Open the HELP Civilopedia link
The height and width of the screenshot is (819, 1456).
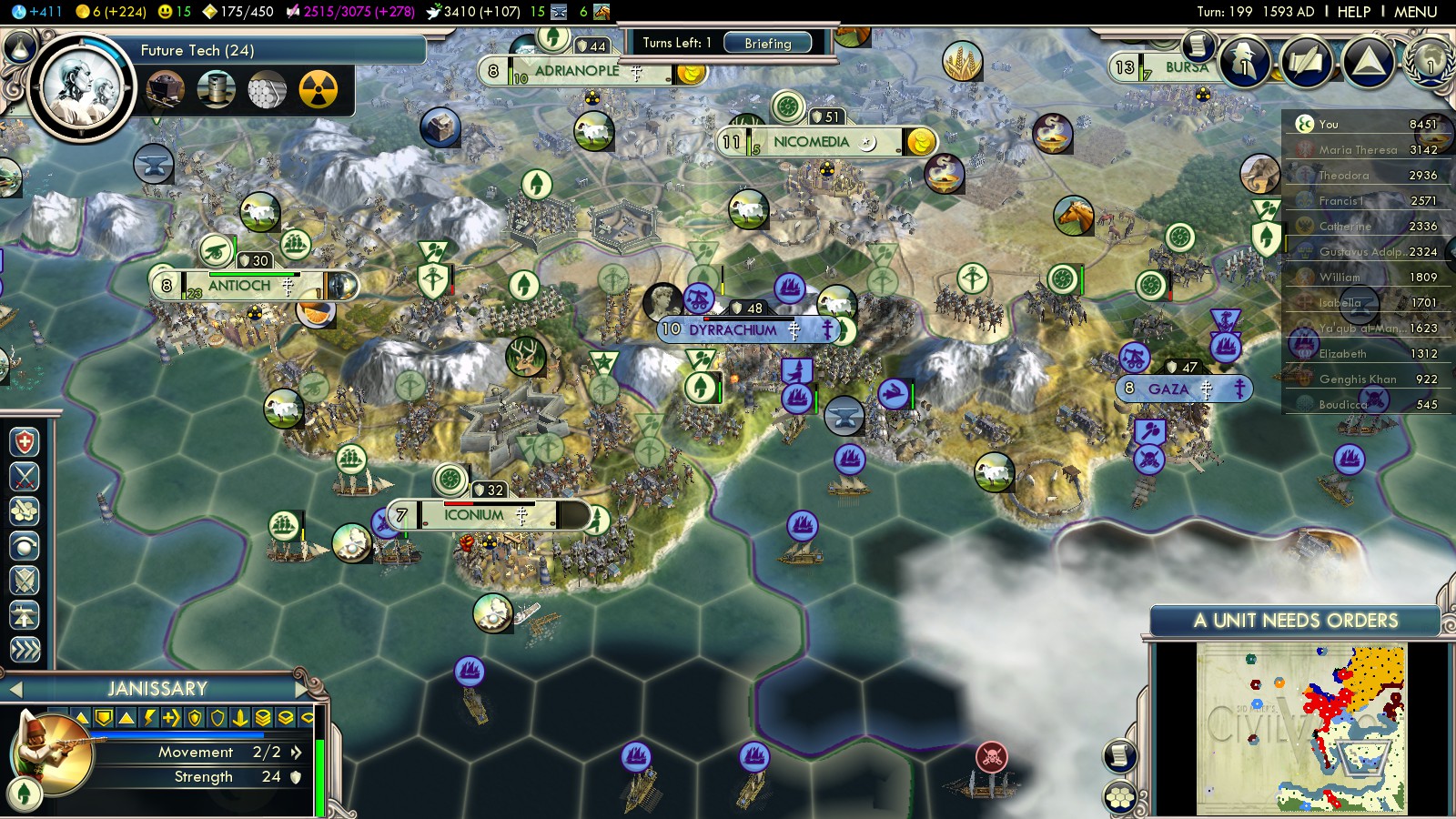pos(1353,12)
